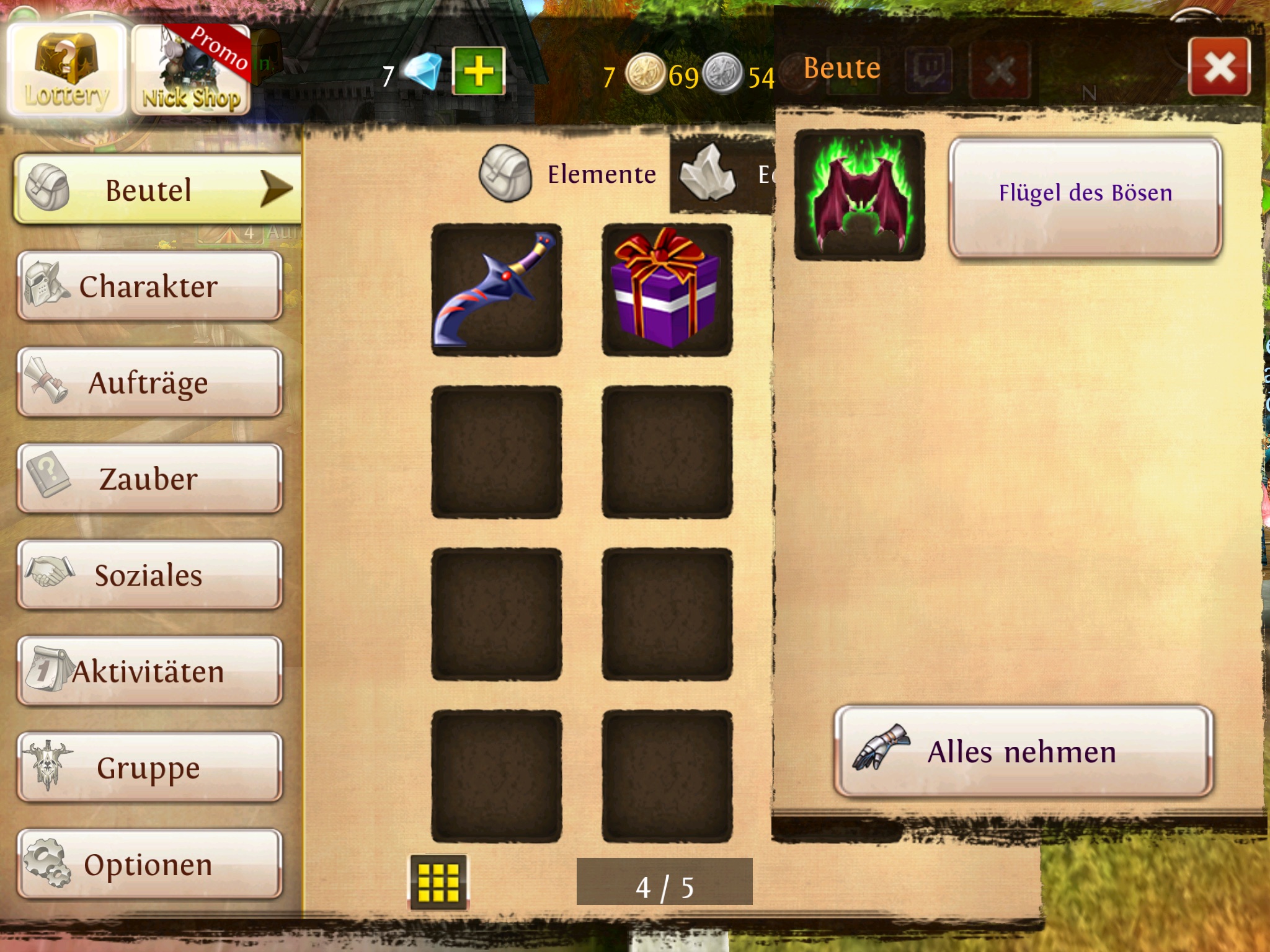Open the Nick Shop promo
Screen dimensions: 1270x952
[190, 70]
